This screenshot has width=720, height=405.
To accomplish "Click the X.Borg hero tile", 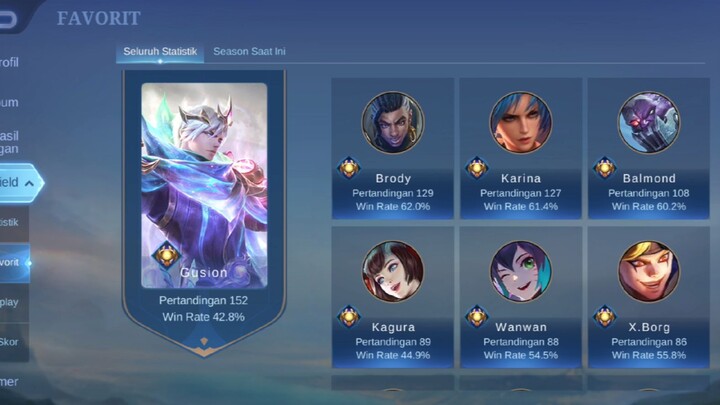I will coord(648,296).
